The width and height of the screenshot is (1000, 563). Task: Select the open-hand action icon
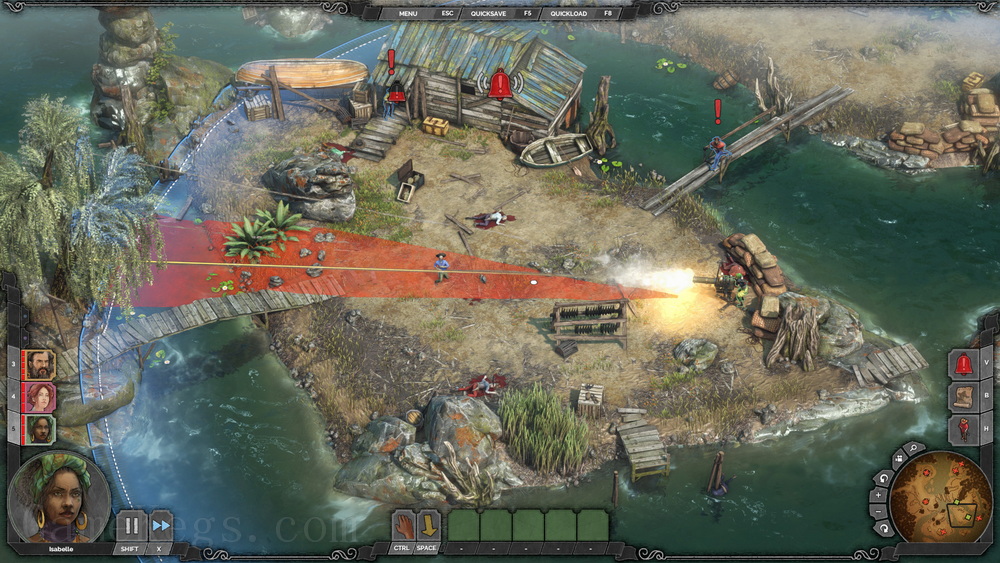point(403,525)
